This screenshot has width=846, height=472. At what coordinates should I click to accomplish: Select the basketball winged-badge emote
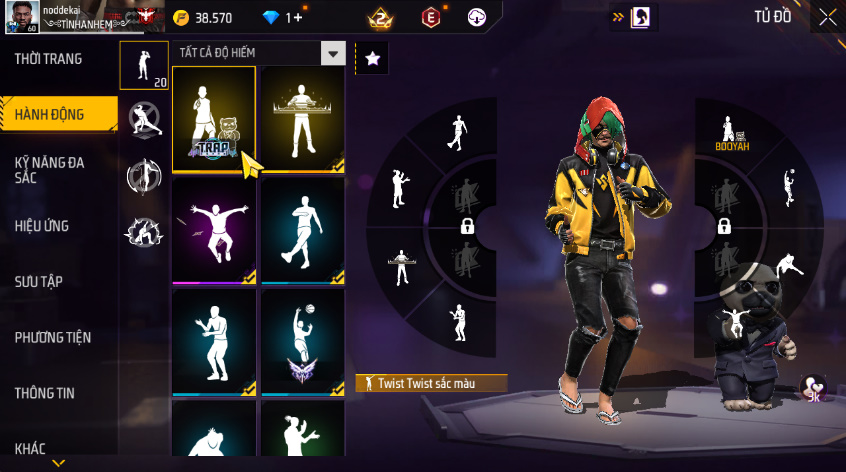point(302,342)
